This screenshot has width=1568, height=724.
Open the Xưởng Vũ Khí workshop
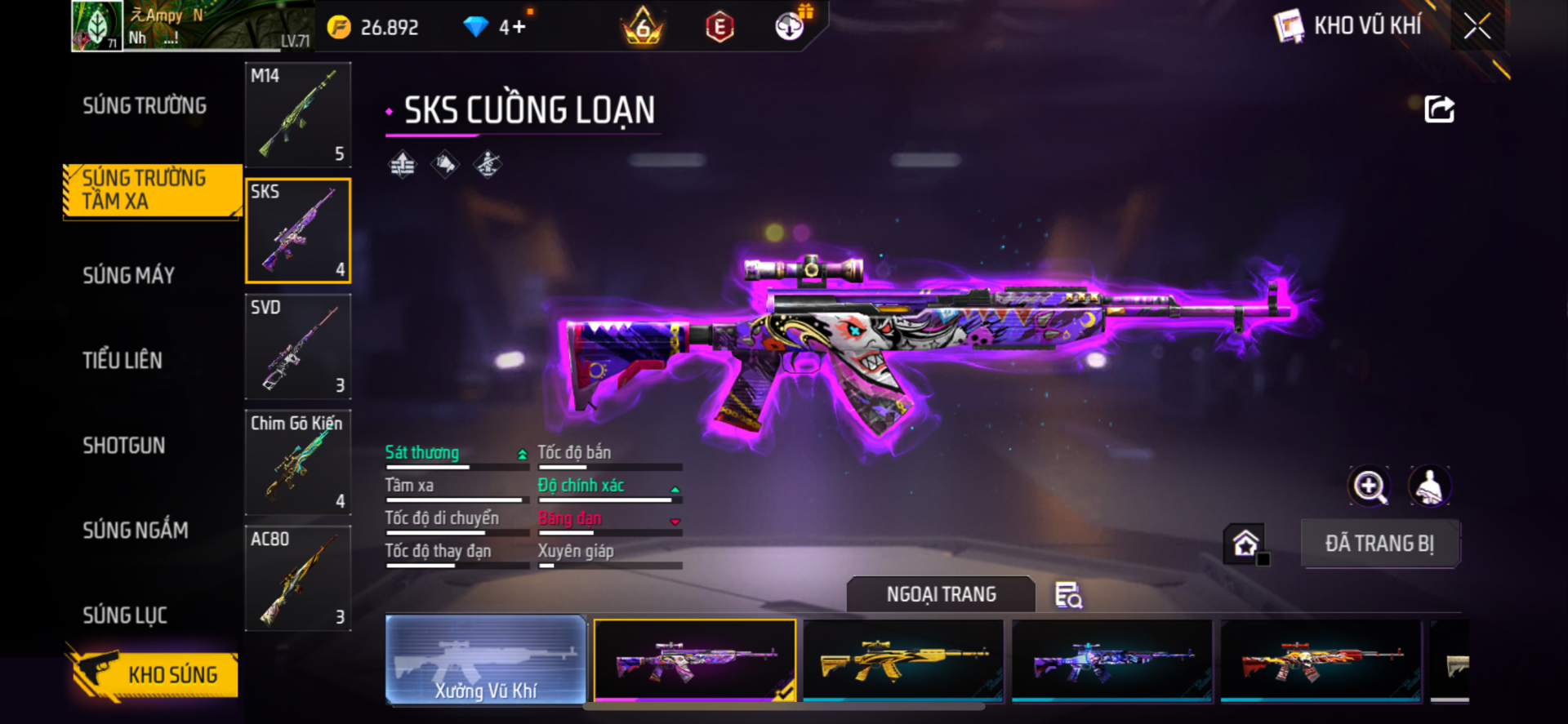point(486,660)
